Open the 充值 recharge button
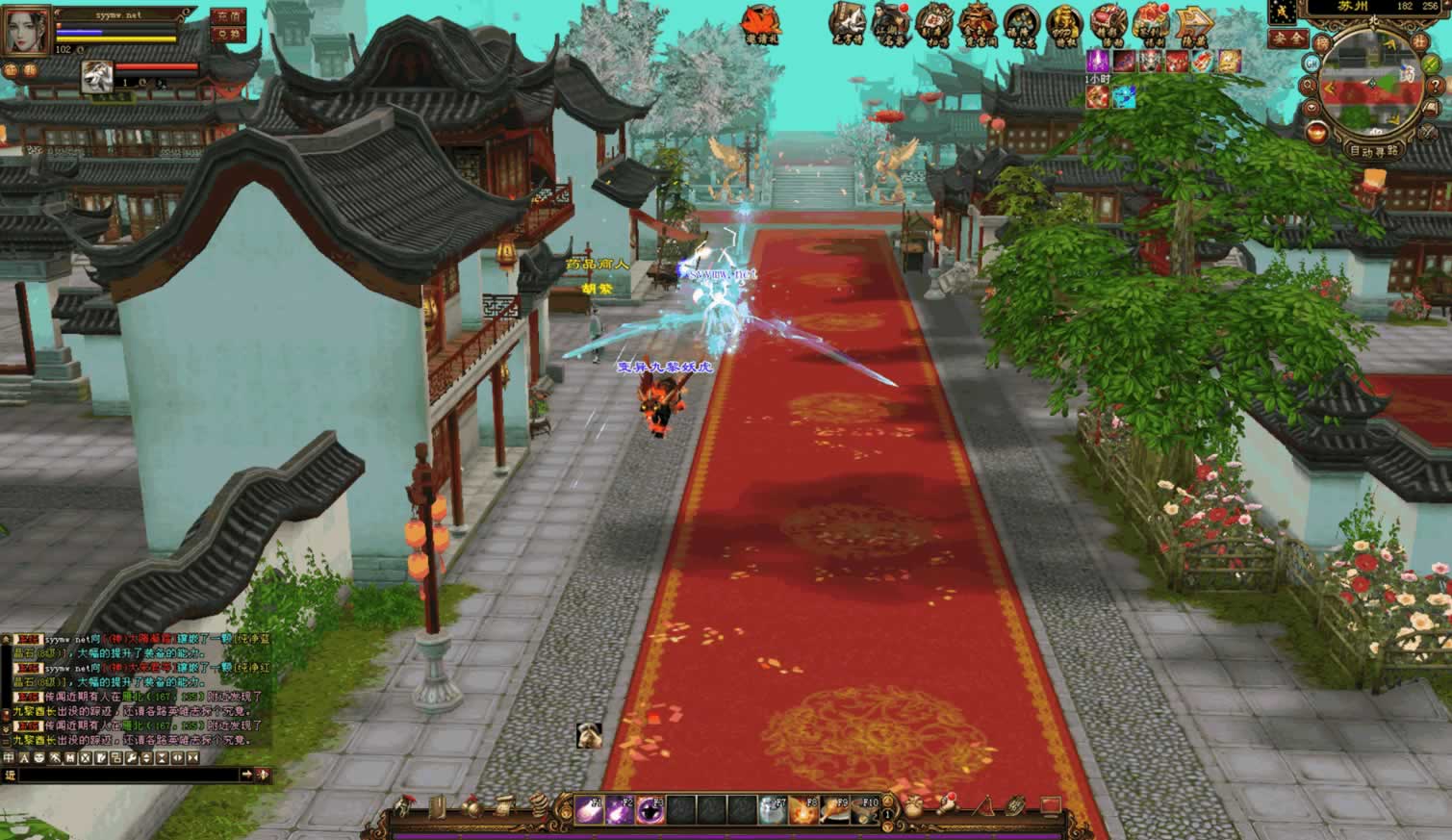The image size is (1452, 840). (x=227, y=16)
